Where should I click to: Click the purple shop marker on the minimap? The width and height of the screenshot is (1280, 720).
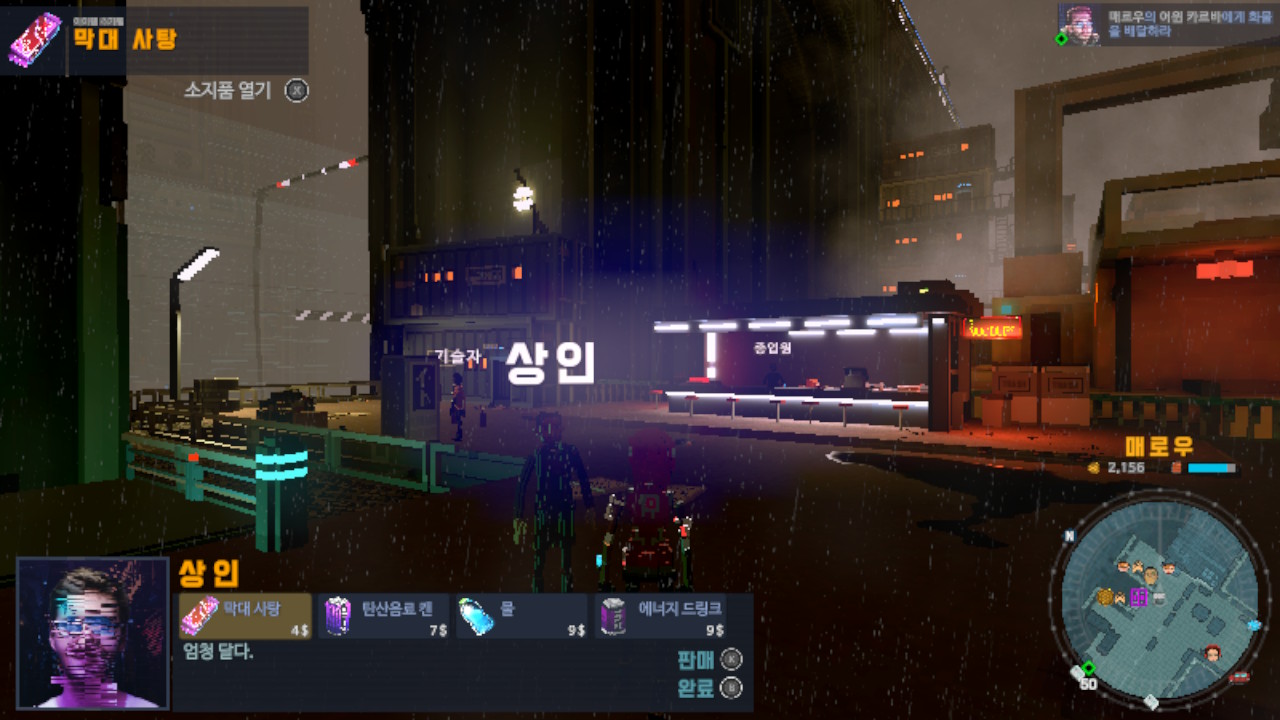pos(1139,597)
